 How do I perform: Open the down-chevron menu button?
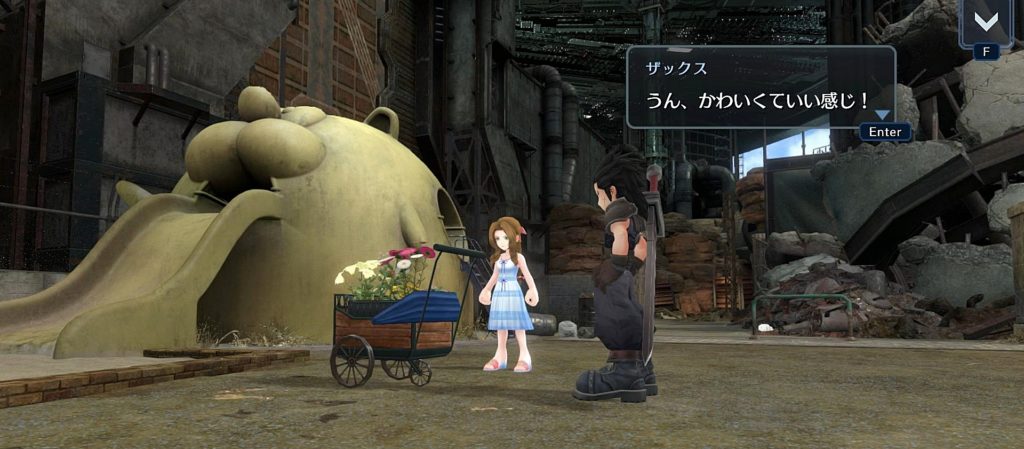point(985,21)
